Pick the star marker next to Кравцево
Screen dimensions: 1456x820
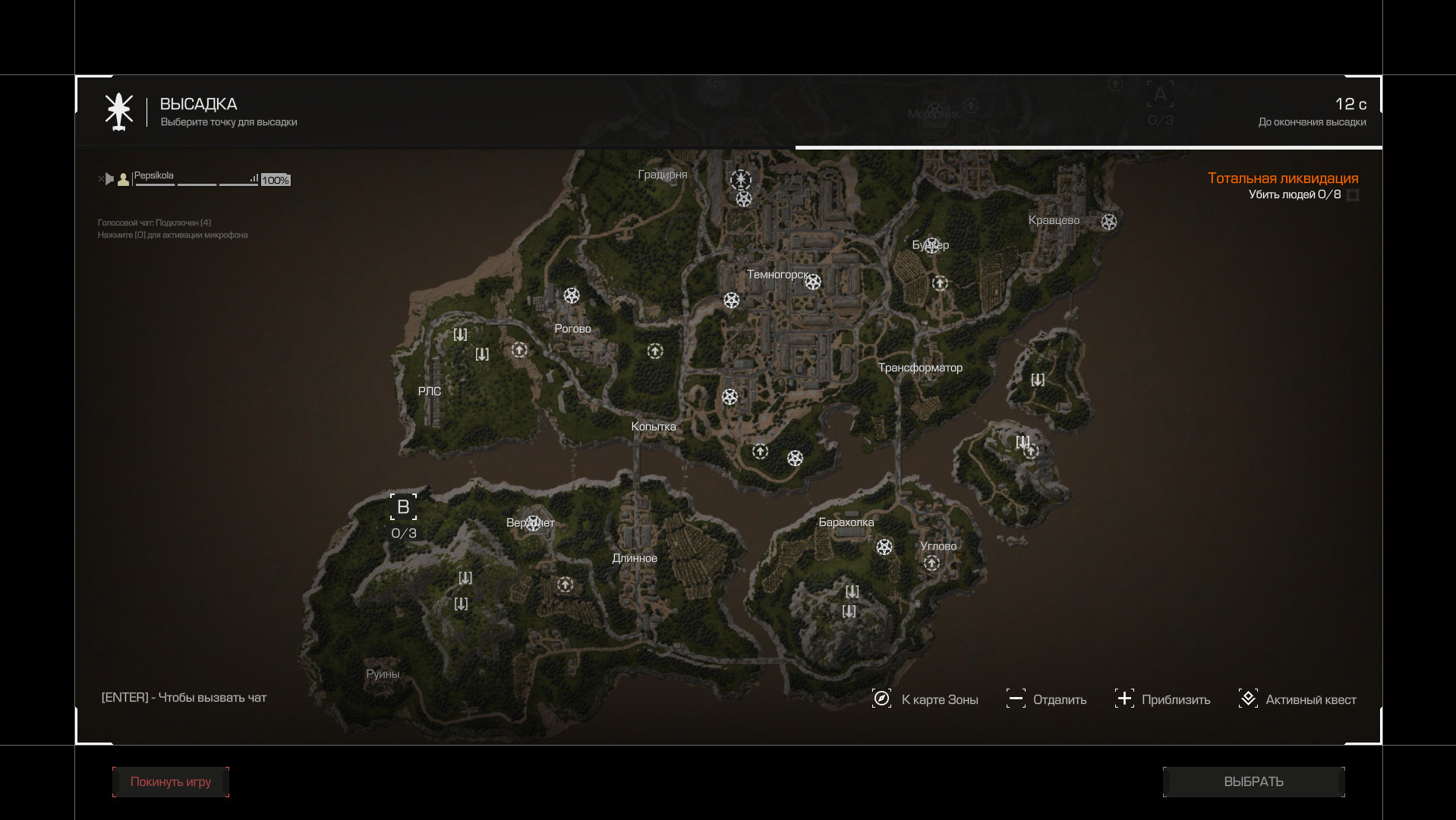click(x=1109, y=222)
